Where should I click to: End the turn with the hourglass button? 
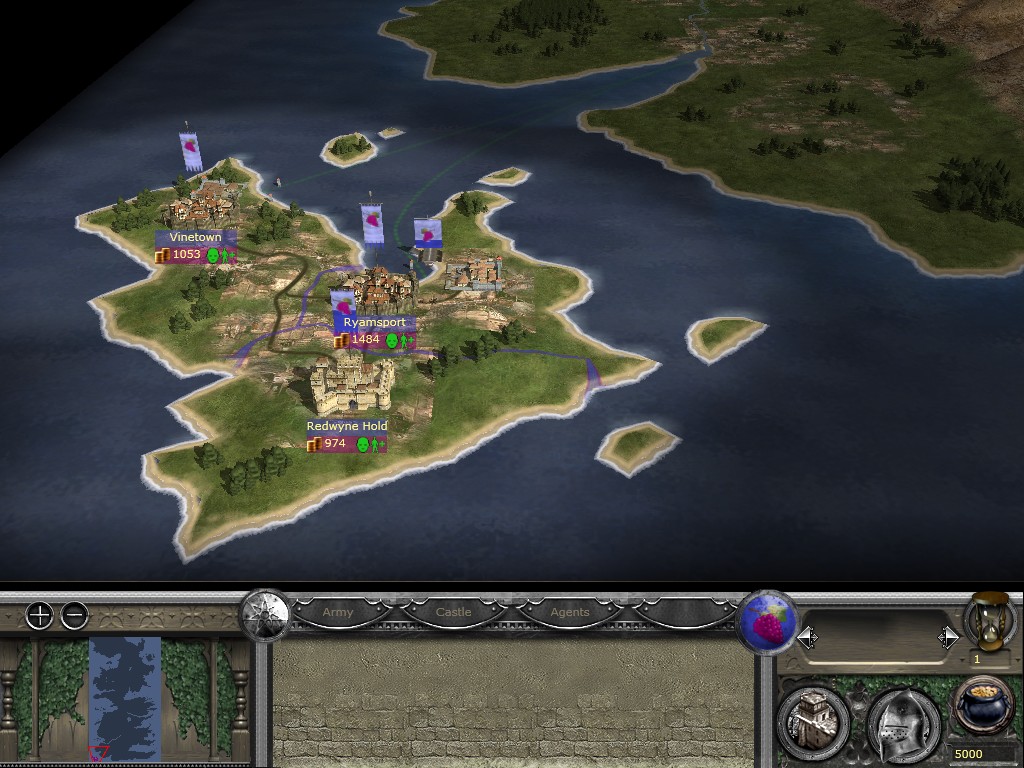(x=987, y=621)
